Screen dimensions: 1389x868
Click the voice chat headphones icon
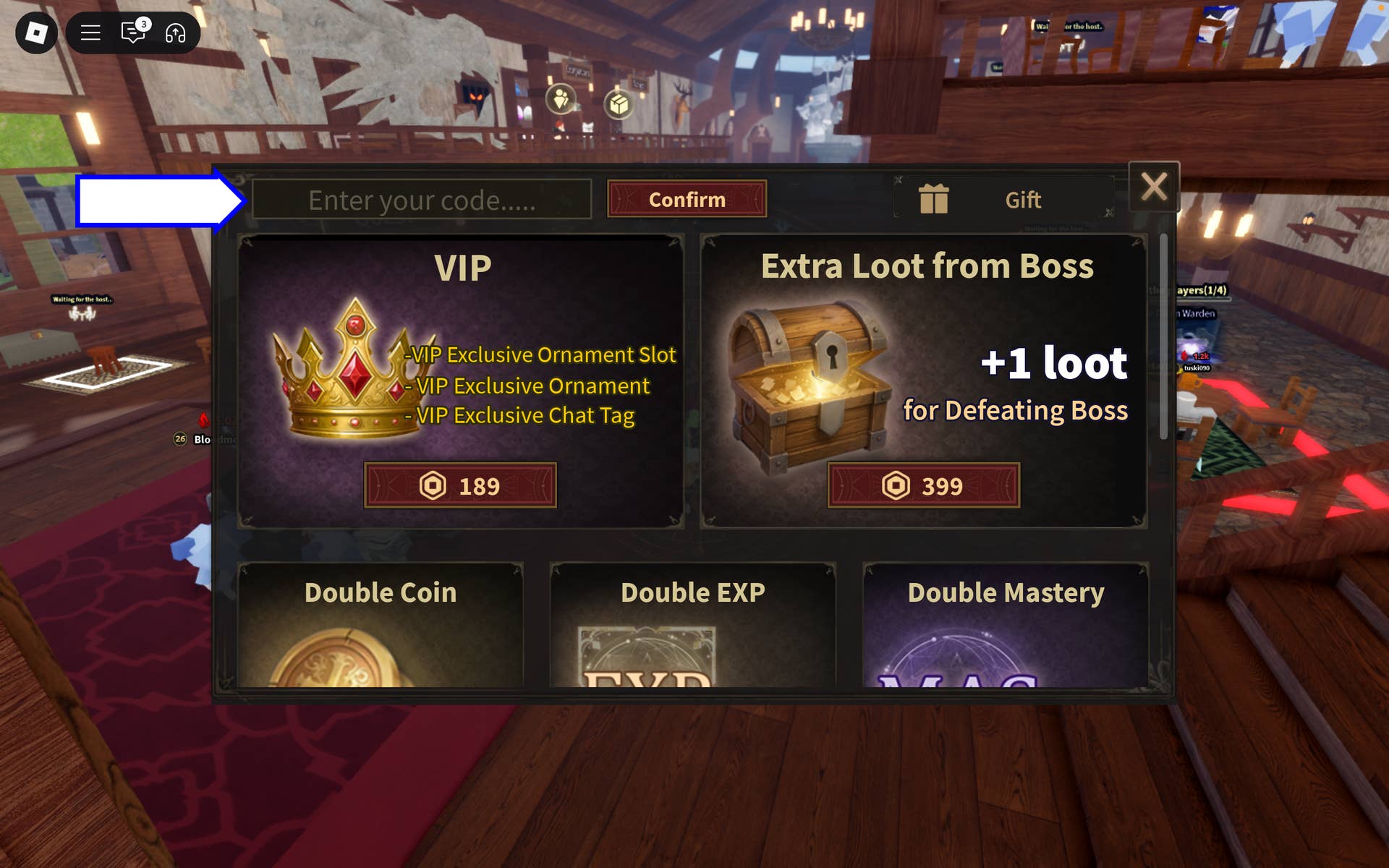click(176, 33)
